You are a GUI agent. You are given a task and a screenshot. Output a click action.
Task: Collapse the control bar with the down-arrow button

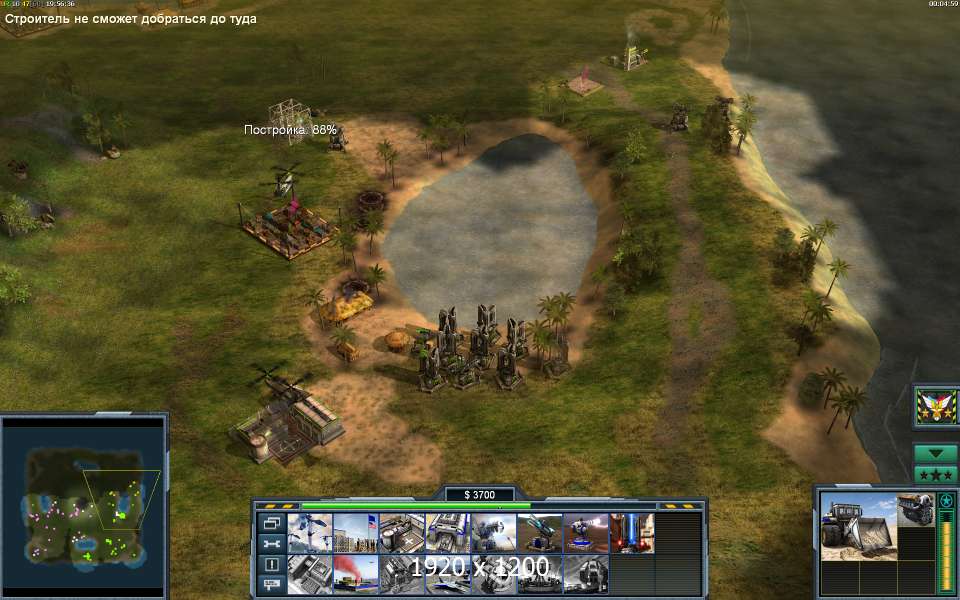point(936,453)
